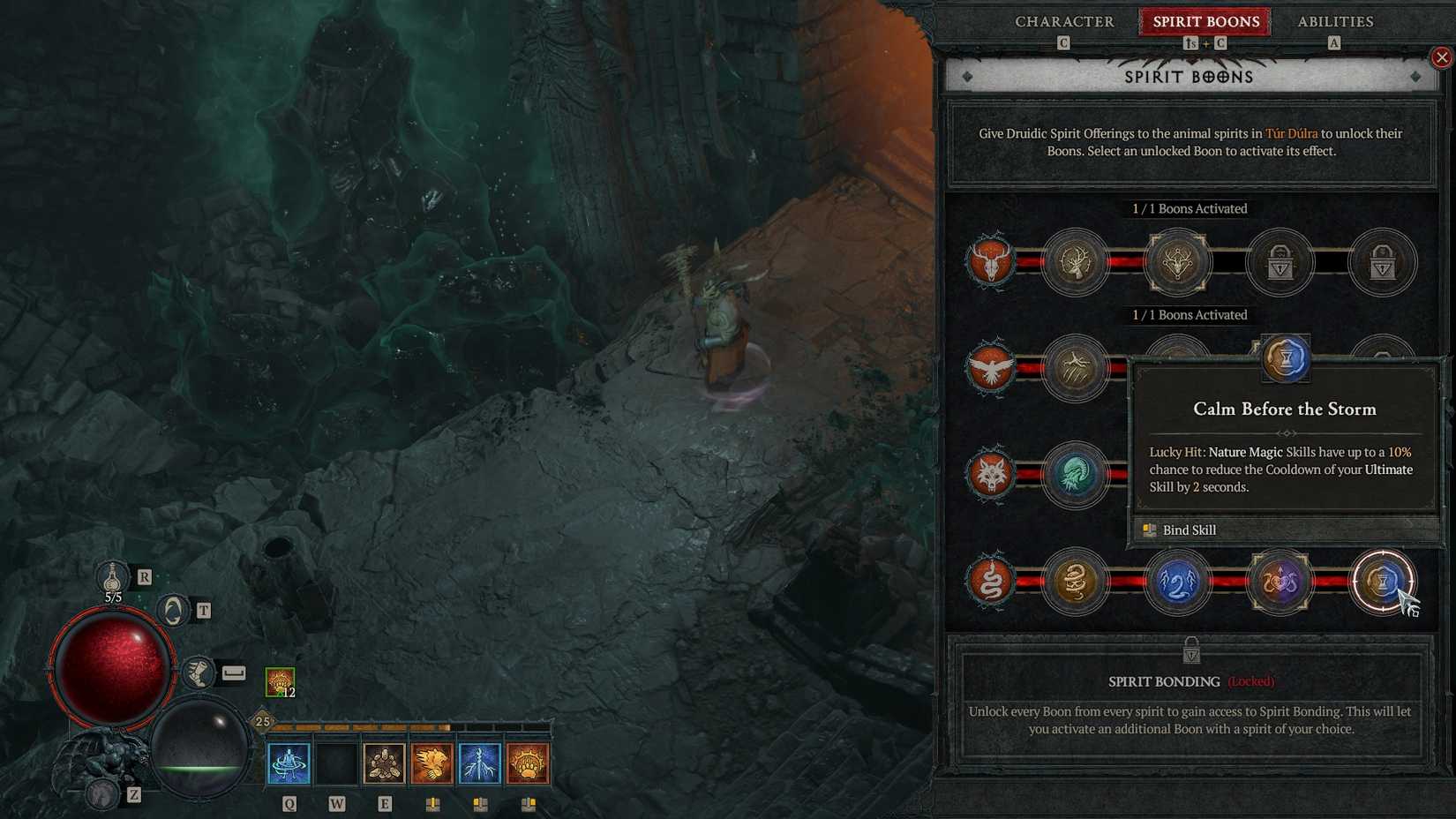Image resolution: width=1456 pixels, height=819 pixels.
Task: Click the Bind Skill button
Action: coord(1189,530)
